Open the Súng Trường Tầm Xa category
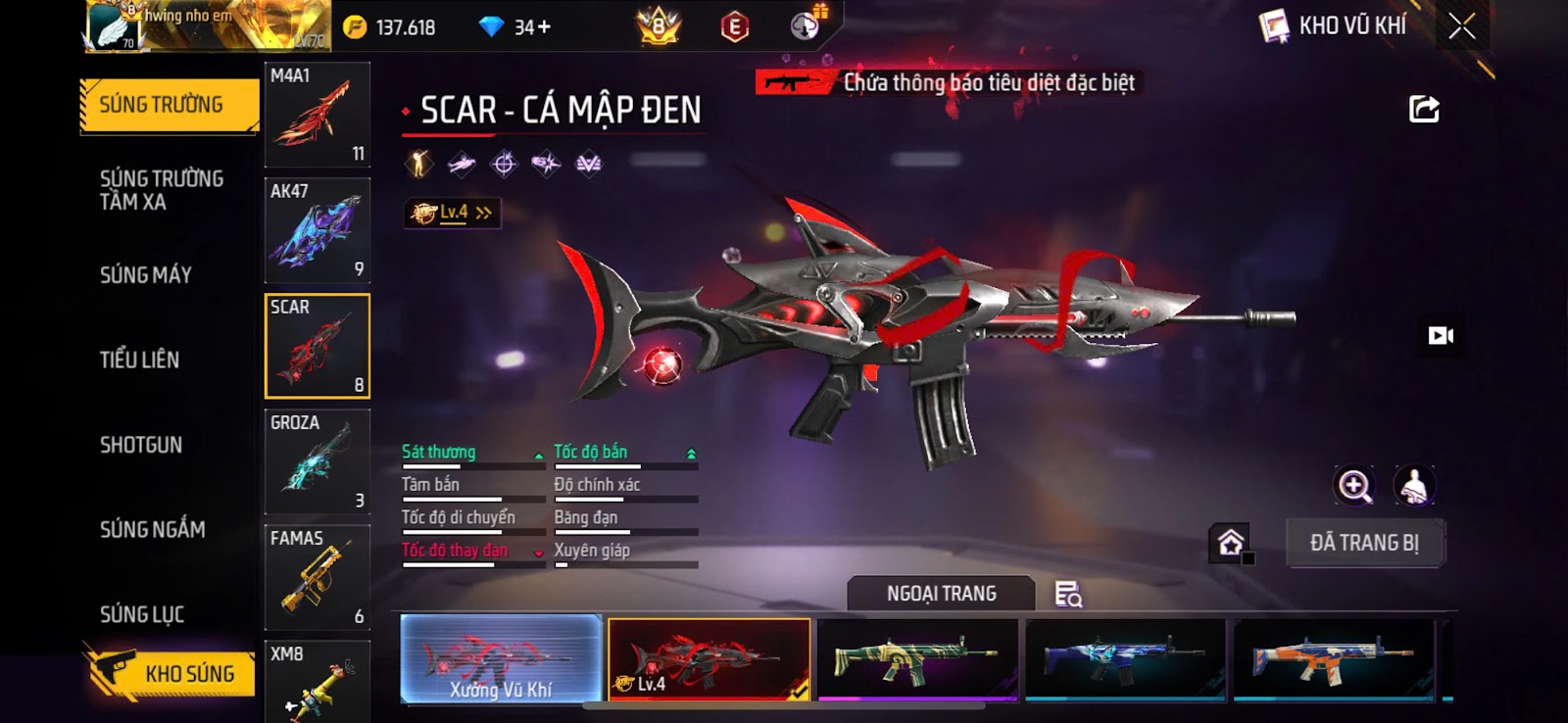Screen dimensions: 1568x723 [x=162, y=190]
